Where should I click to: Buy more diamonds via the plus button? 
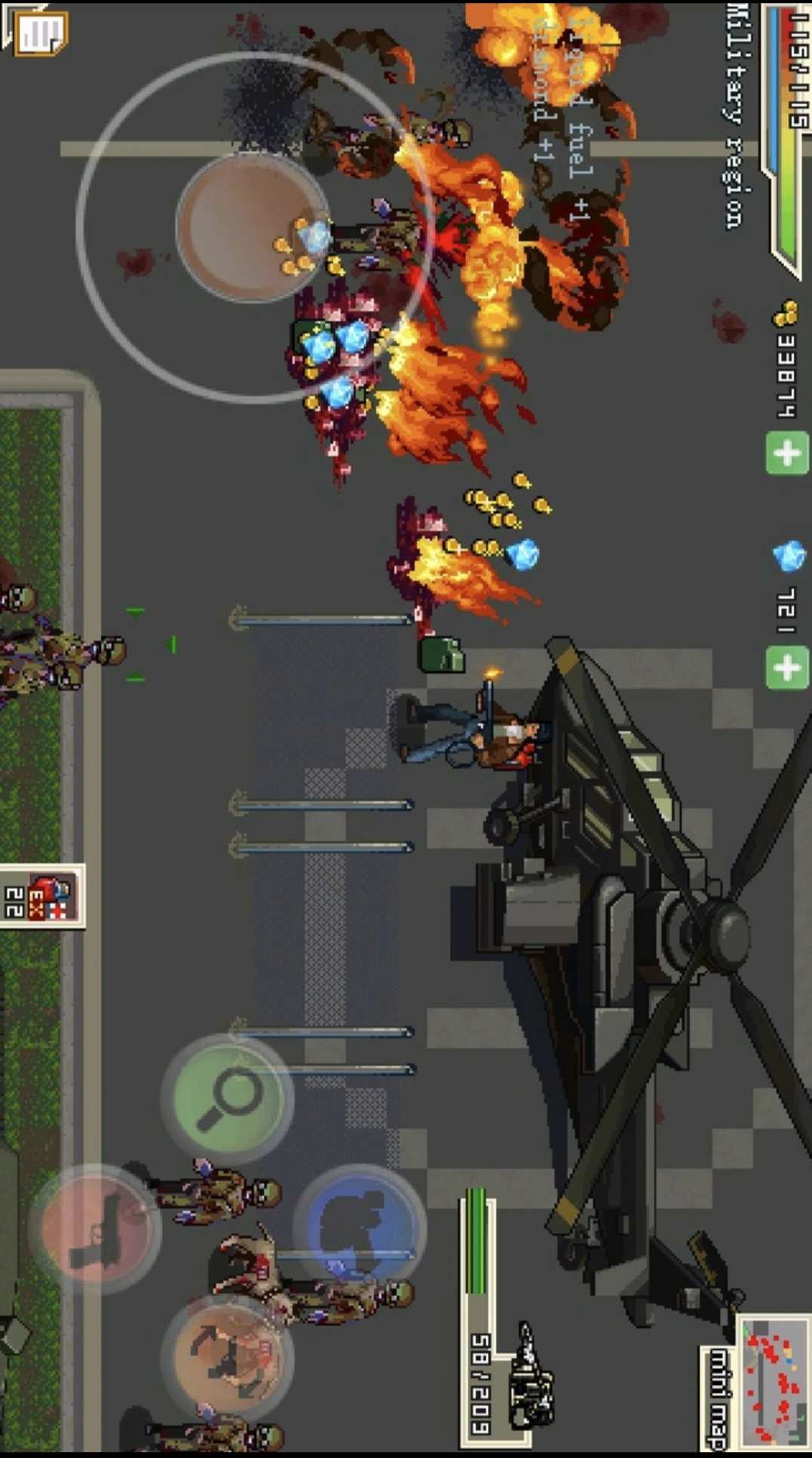pos(787,667)
